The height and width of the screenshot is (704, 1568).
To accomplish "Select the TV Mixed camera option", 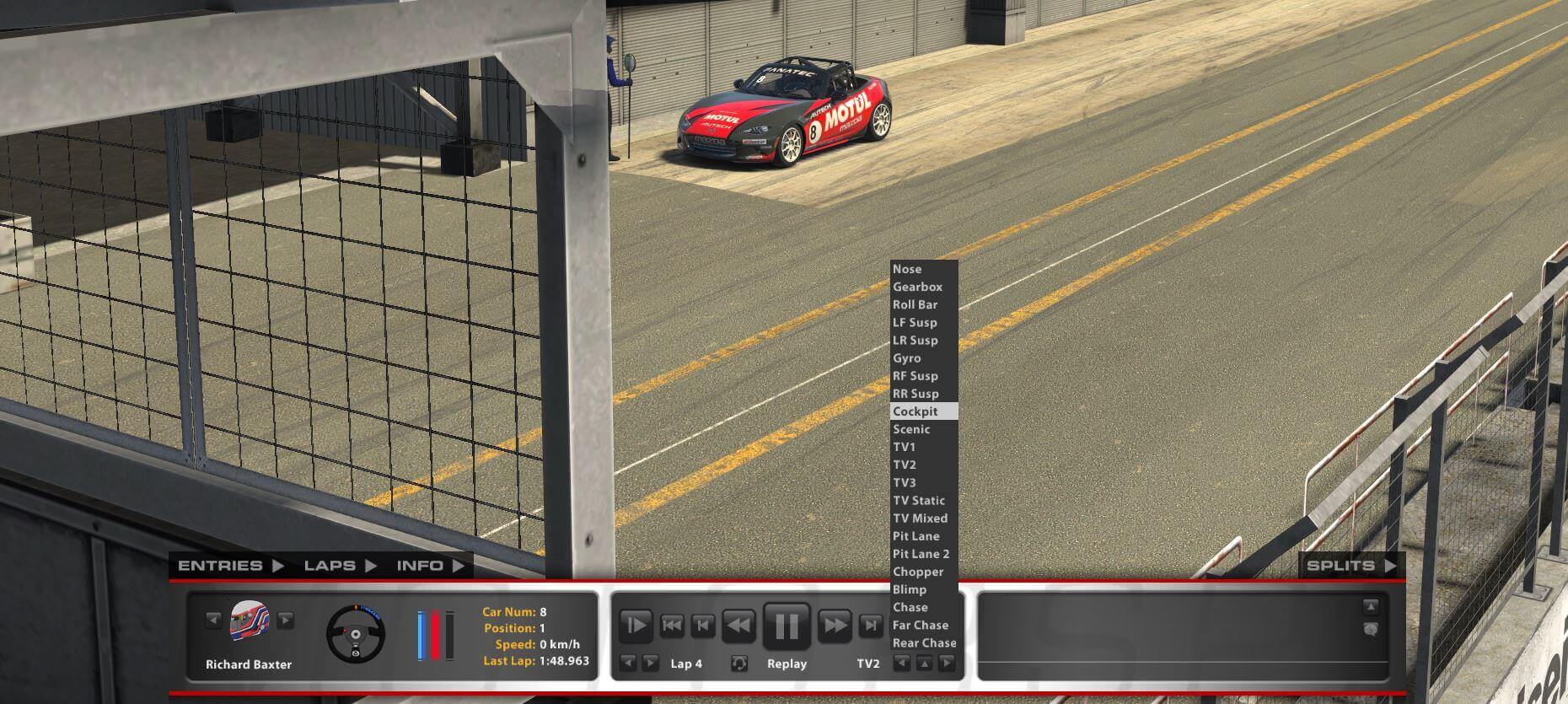I will tap(921, 518).
